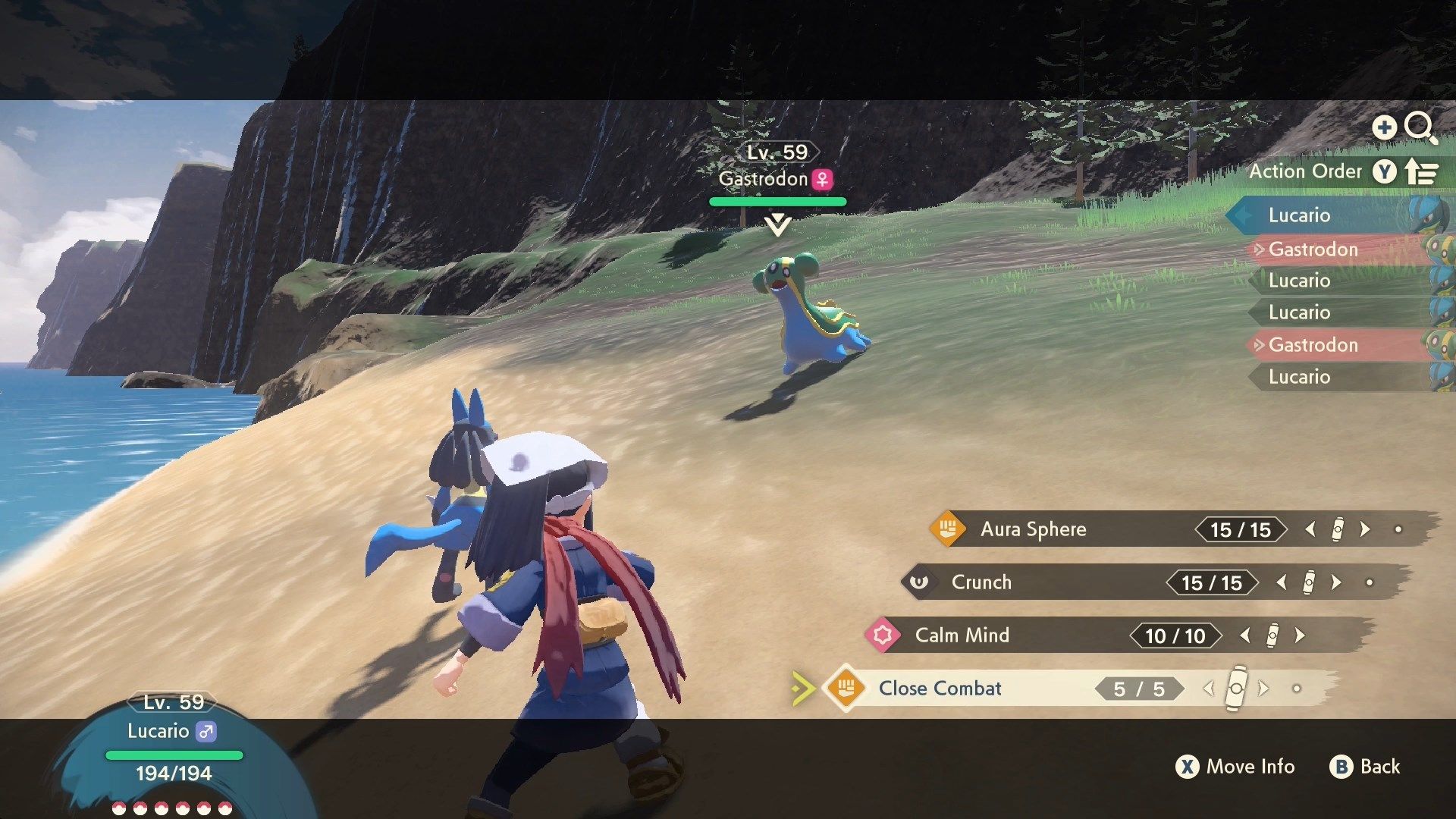Click the Action Order list icon beside Y
The height and width of the screenshot is (819, 1456).
(x=1423, y=171)
